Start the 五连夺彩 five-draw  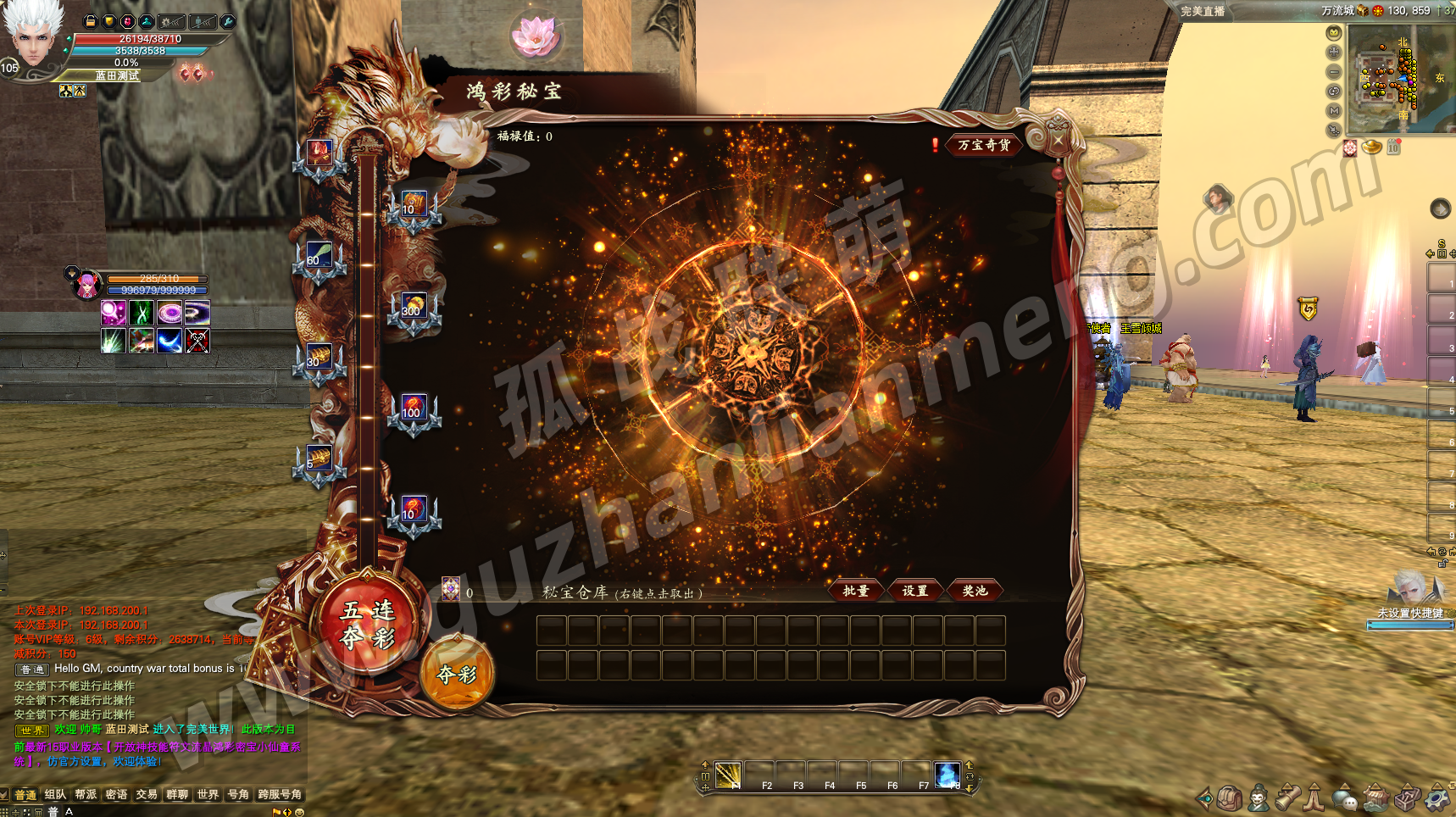click(368, 623)
